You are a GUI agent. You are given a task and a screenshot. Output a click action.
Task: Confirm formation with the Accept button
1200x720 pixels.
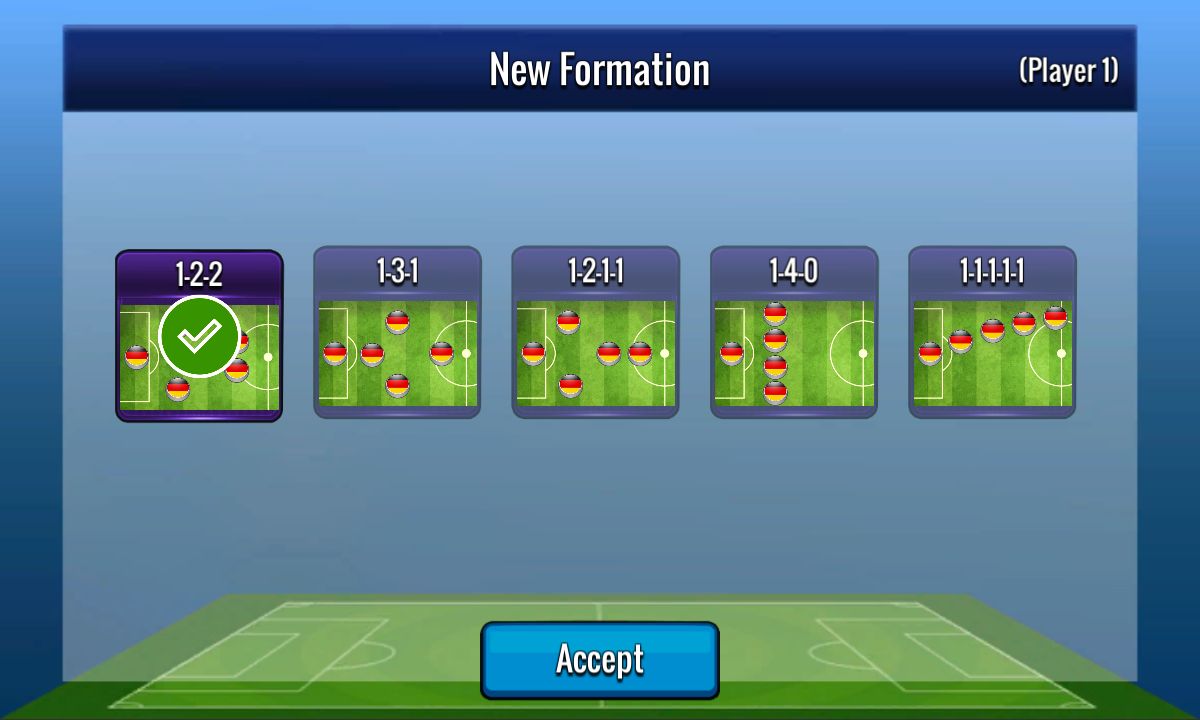click(600, 660)
